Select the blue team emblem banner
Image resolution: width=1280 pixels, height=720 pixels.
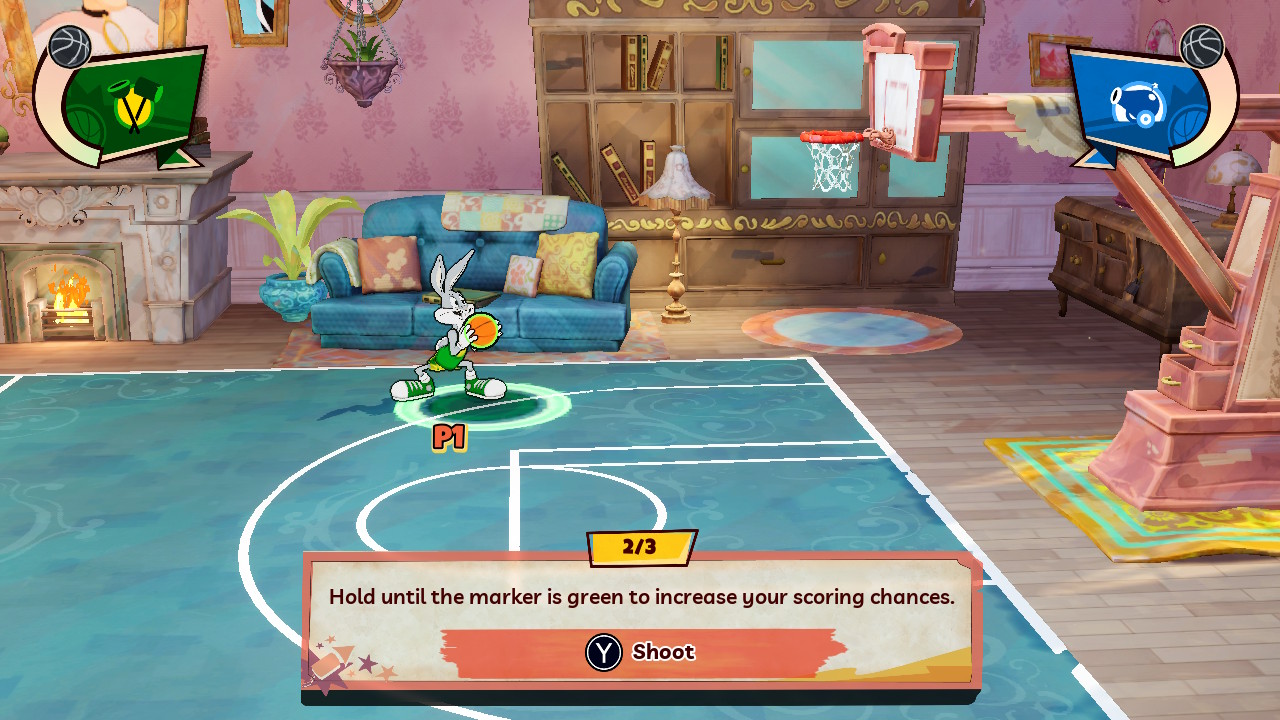point(1142,102)
